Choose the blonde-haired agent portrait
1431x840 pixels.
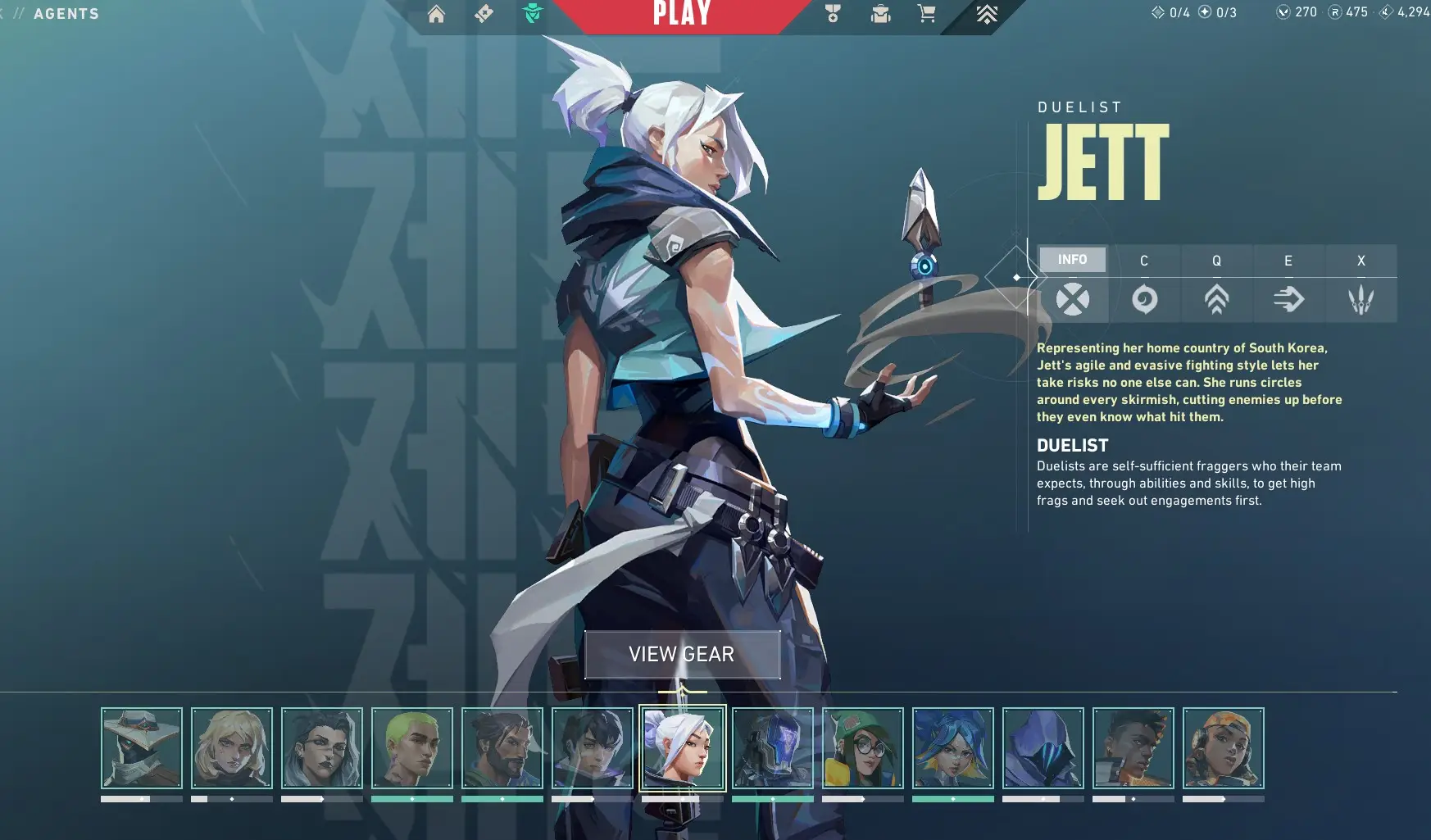232,747
